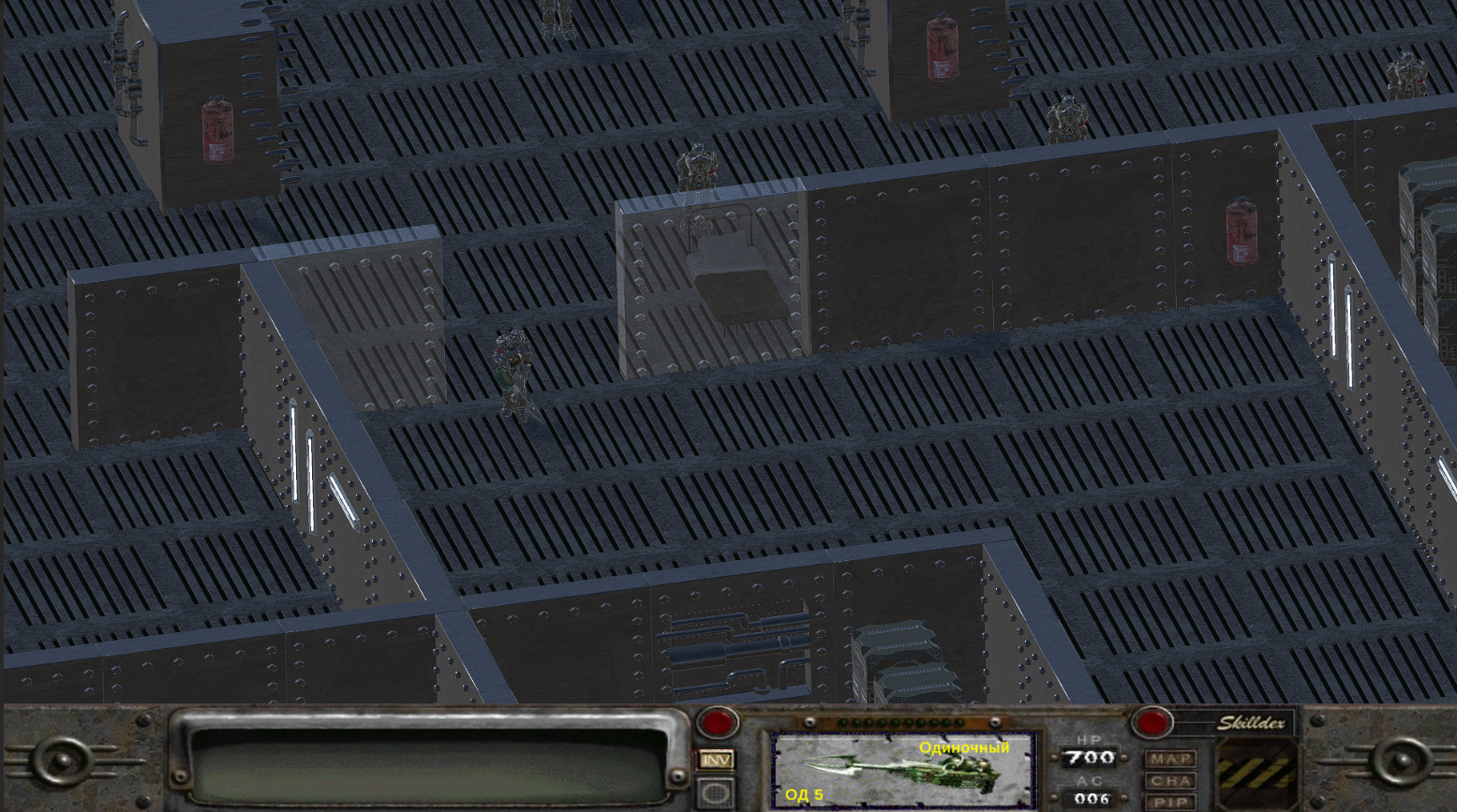Open the game menu using the grid icon below INV
1457x812 pixels.
(x=718, y=791)
